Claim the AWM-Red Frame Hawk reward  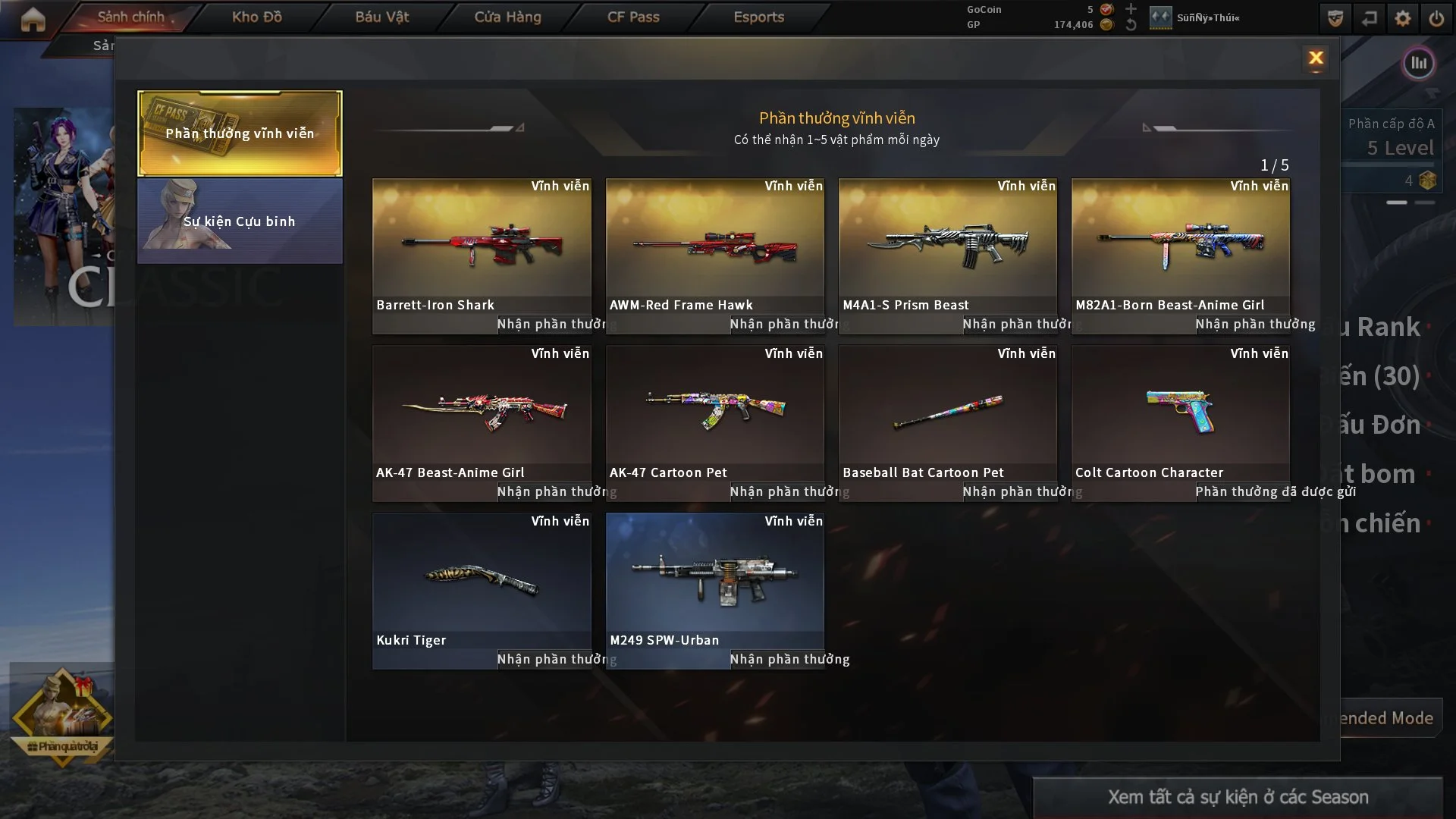click(784, 325)
